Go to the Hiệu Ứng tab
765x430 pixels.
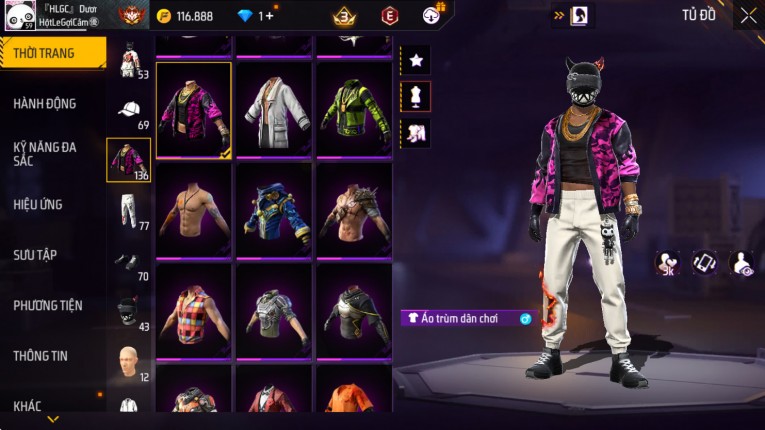[38, 204]
